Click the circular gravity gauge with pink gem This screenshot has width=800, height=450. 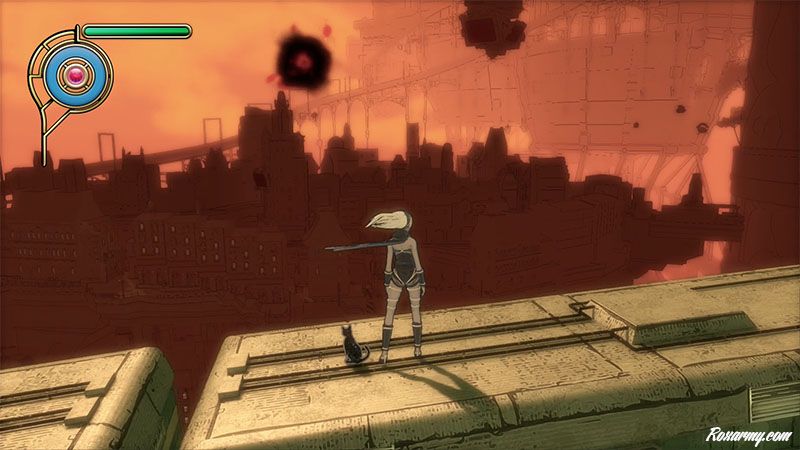click(75, 73)
